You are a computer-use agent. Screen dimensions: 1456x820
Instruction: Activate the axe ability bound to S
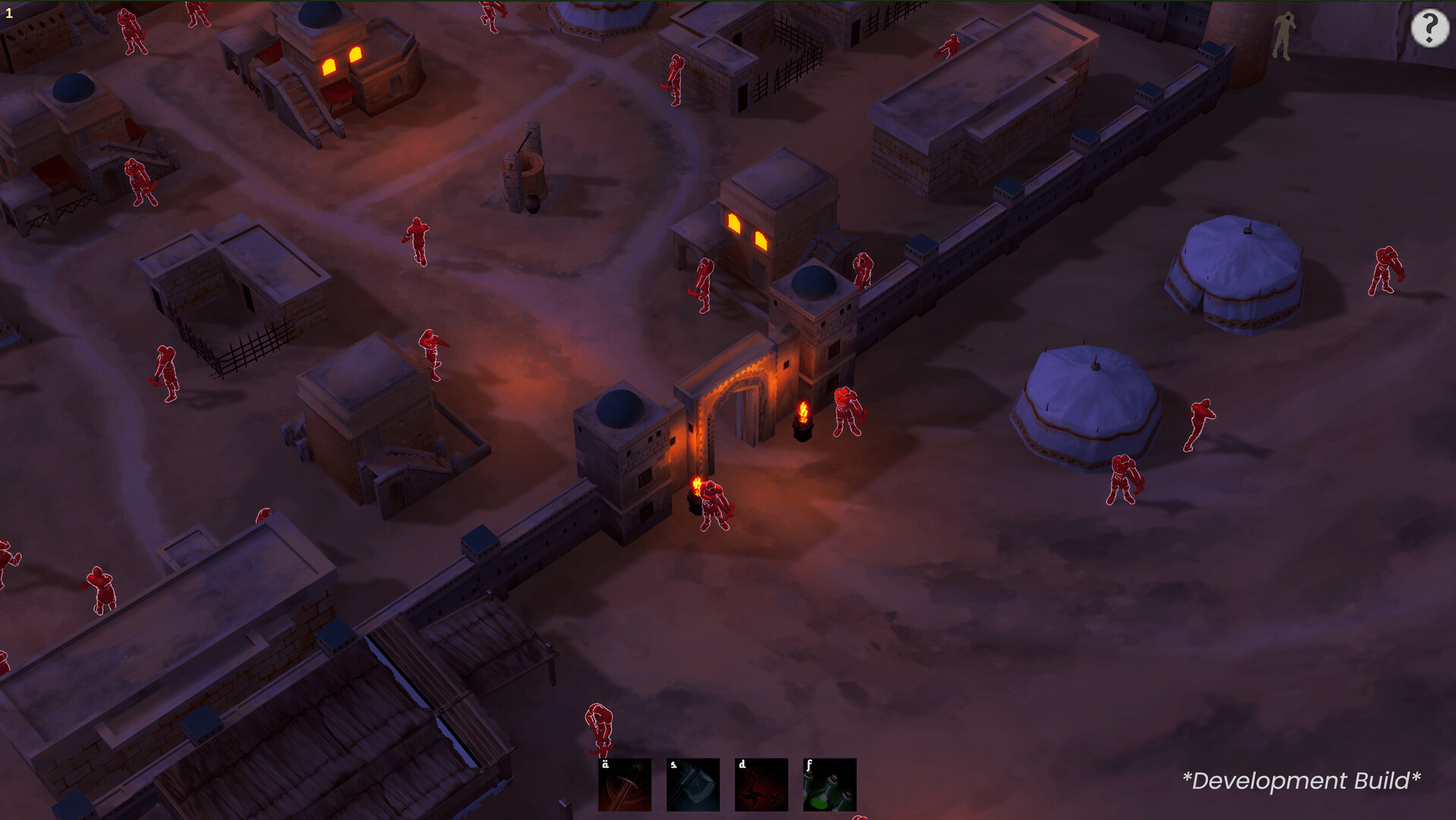tap(692, 784)
